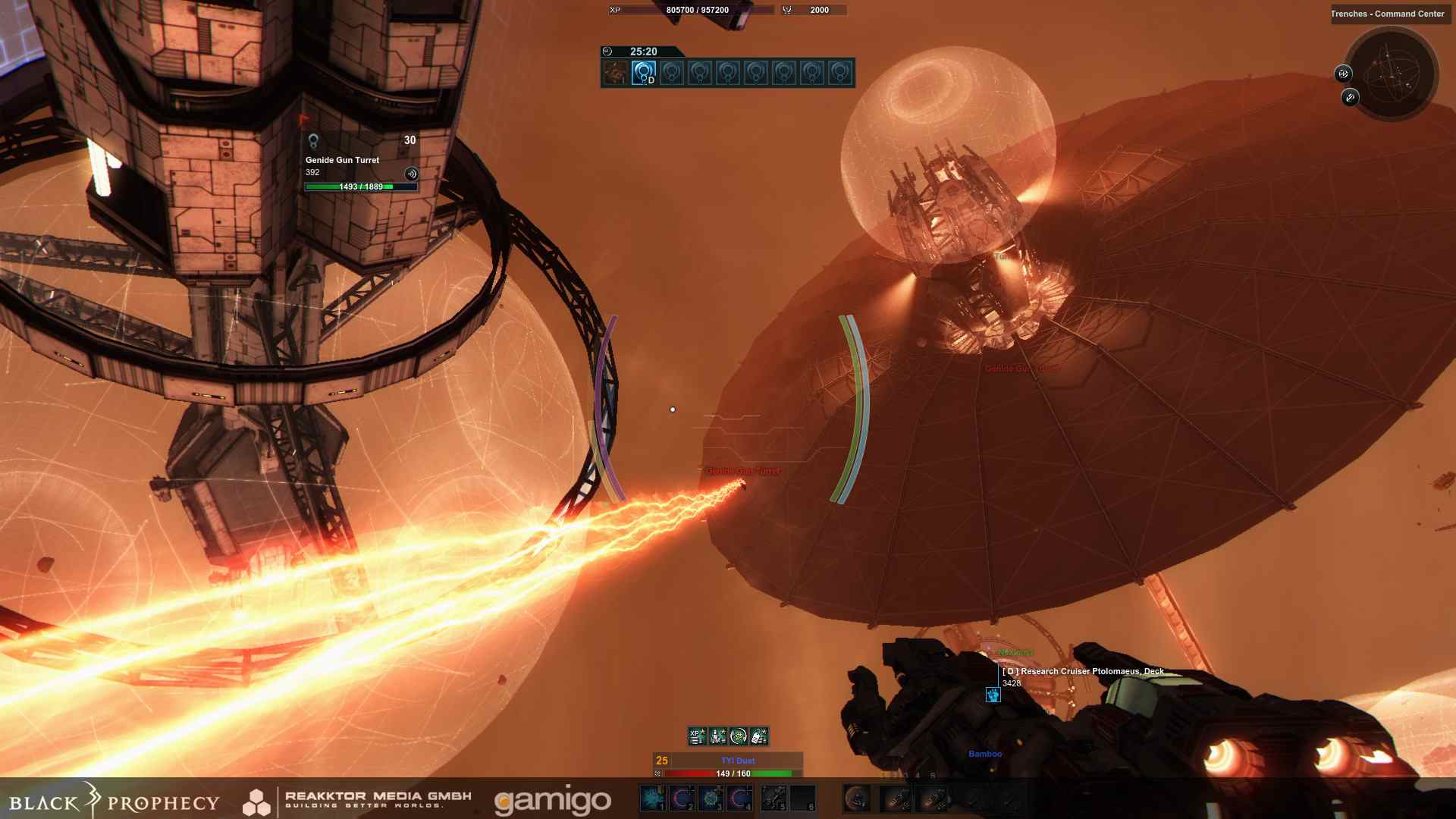
Task: Activate hotbar slot 2 ring ability
Action: pyautogui.click(x=682, y=798)
